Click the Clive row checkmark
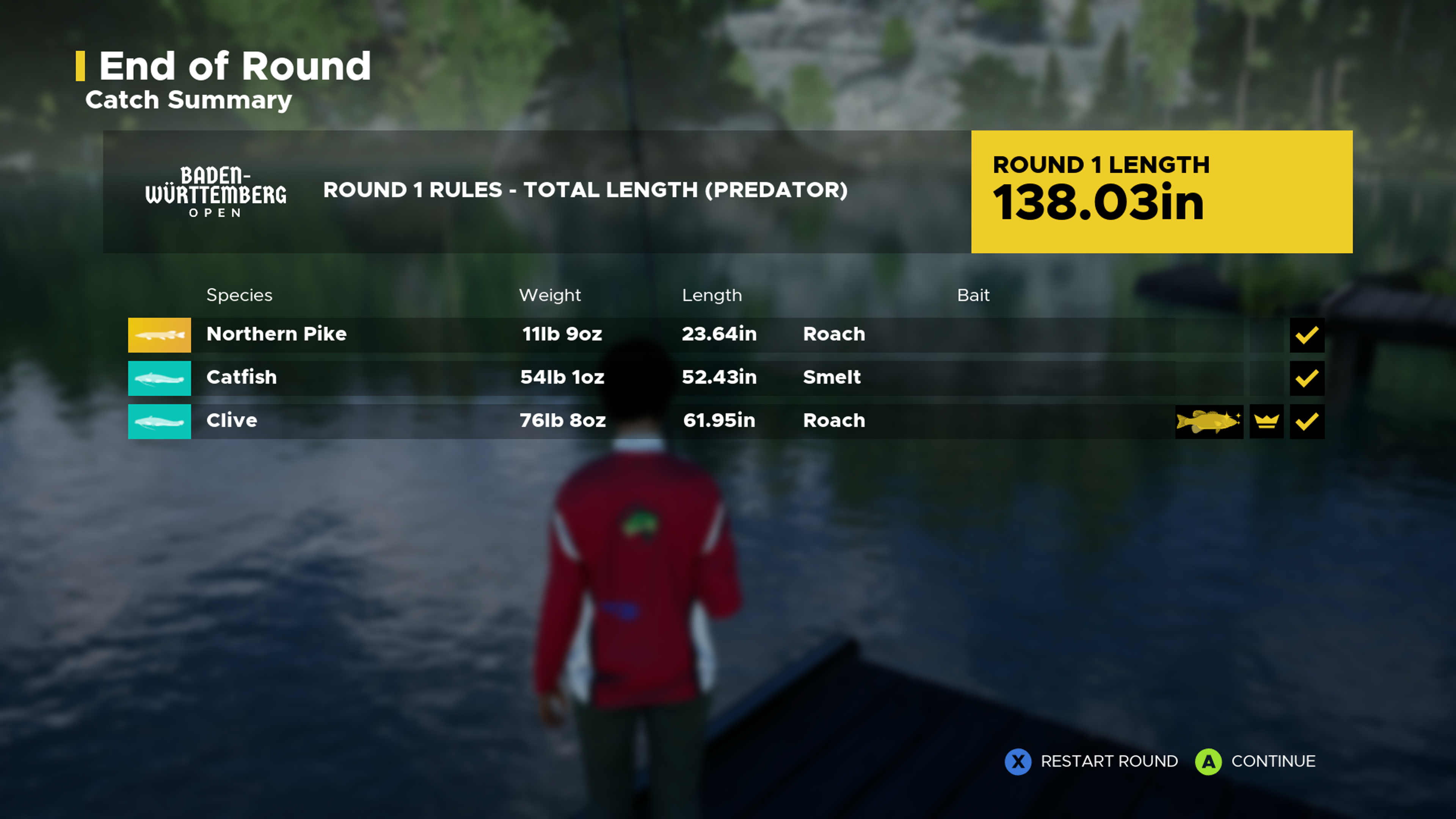 [x=1307, y=421]
